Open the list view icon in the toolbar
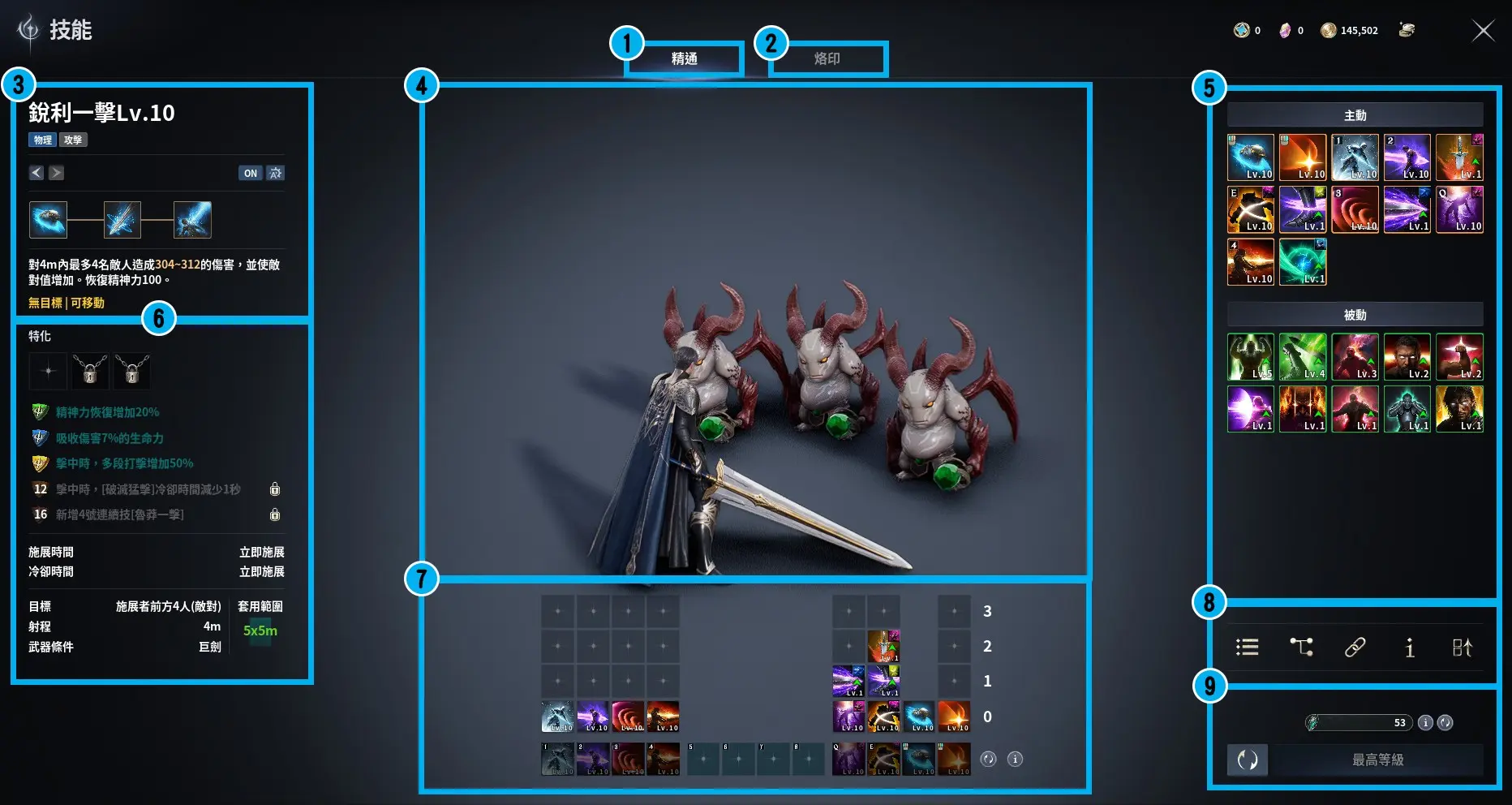The image size is (1512, 805). [1247, 647]
